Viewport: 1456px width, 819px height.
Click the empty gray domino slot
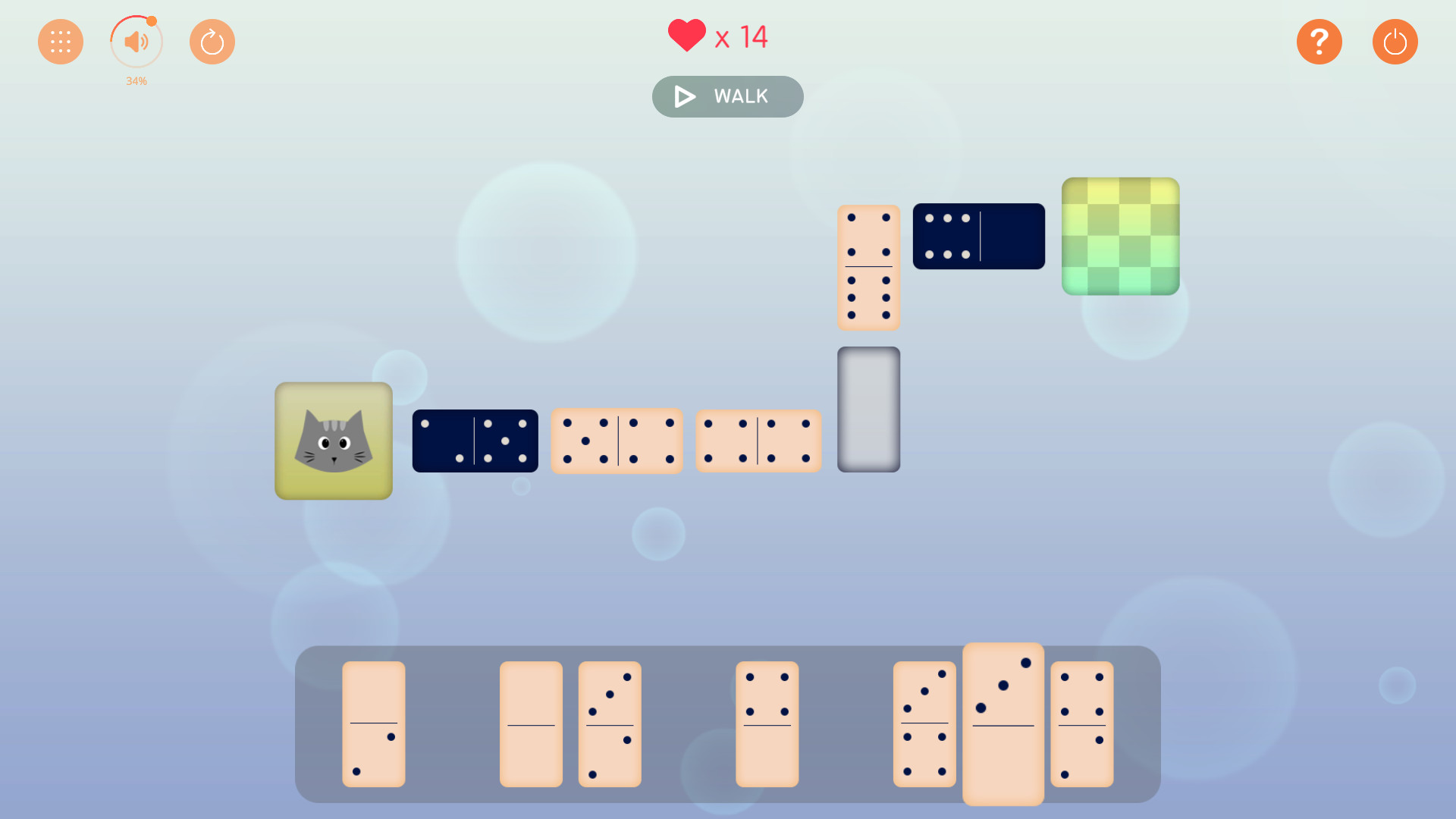point(868,409)
